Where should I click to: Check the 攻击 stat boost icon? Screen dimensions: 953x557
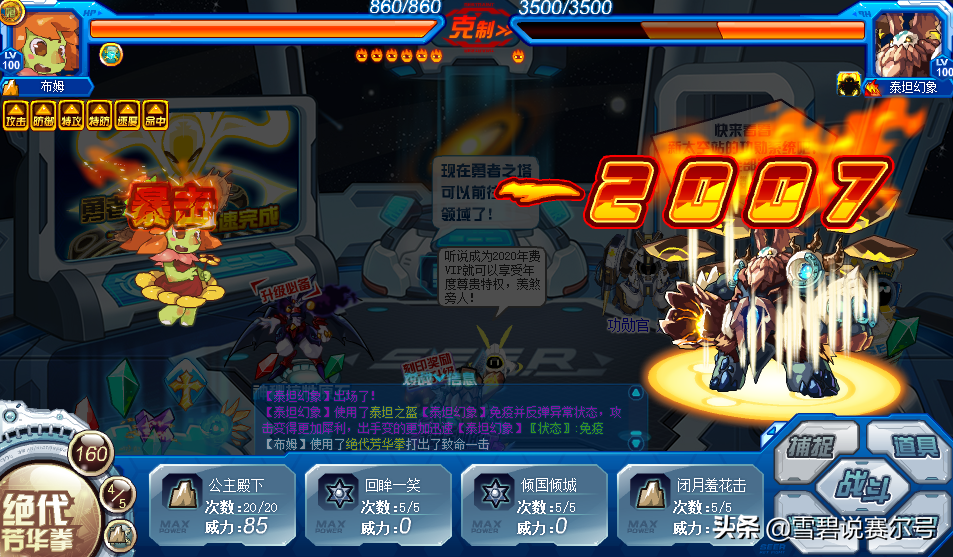click(16, 115)
